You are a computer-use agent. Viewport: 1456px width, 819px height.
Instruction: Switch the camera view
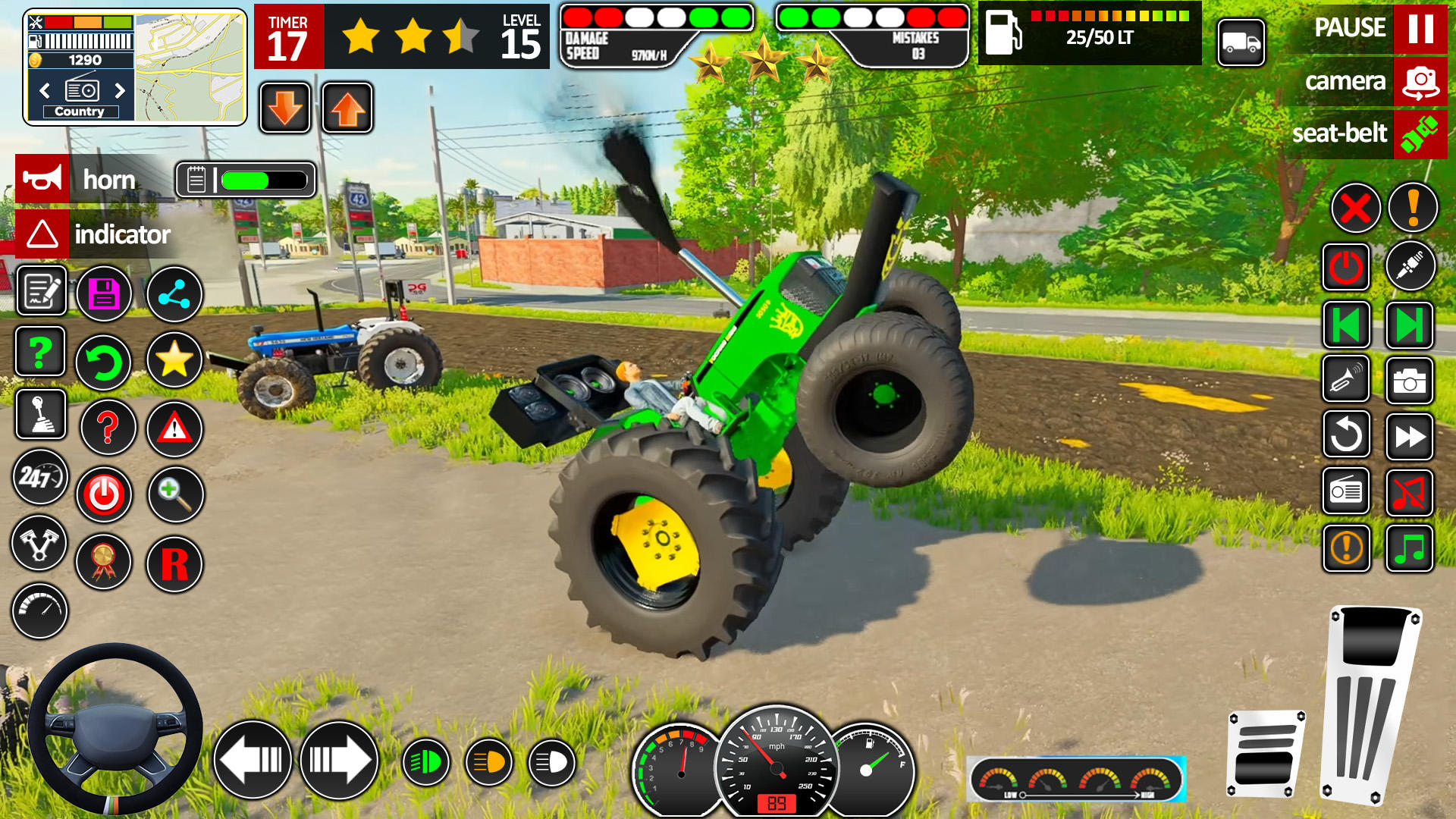(x=1420, y=81)
